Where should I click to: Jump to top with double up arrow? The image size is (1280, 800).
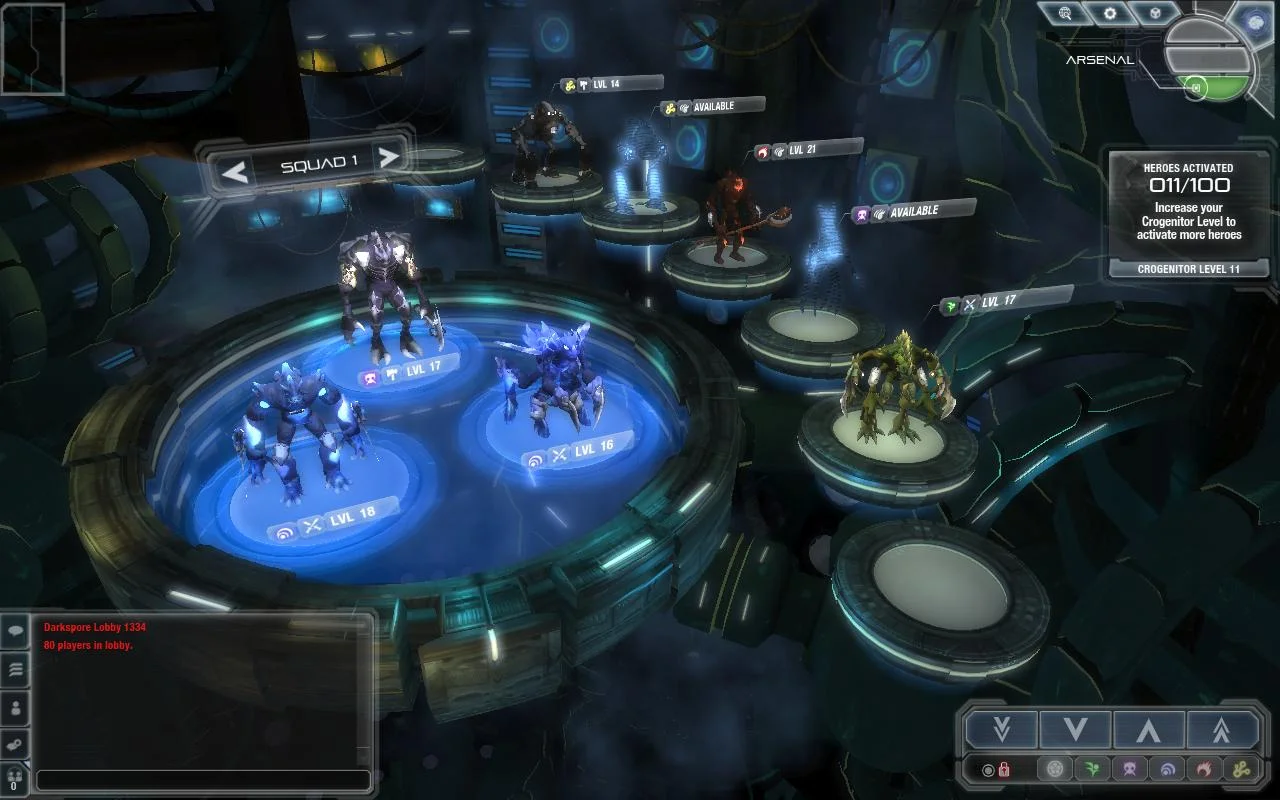click(x=1222, y=730)
